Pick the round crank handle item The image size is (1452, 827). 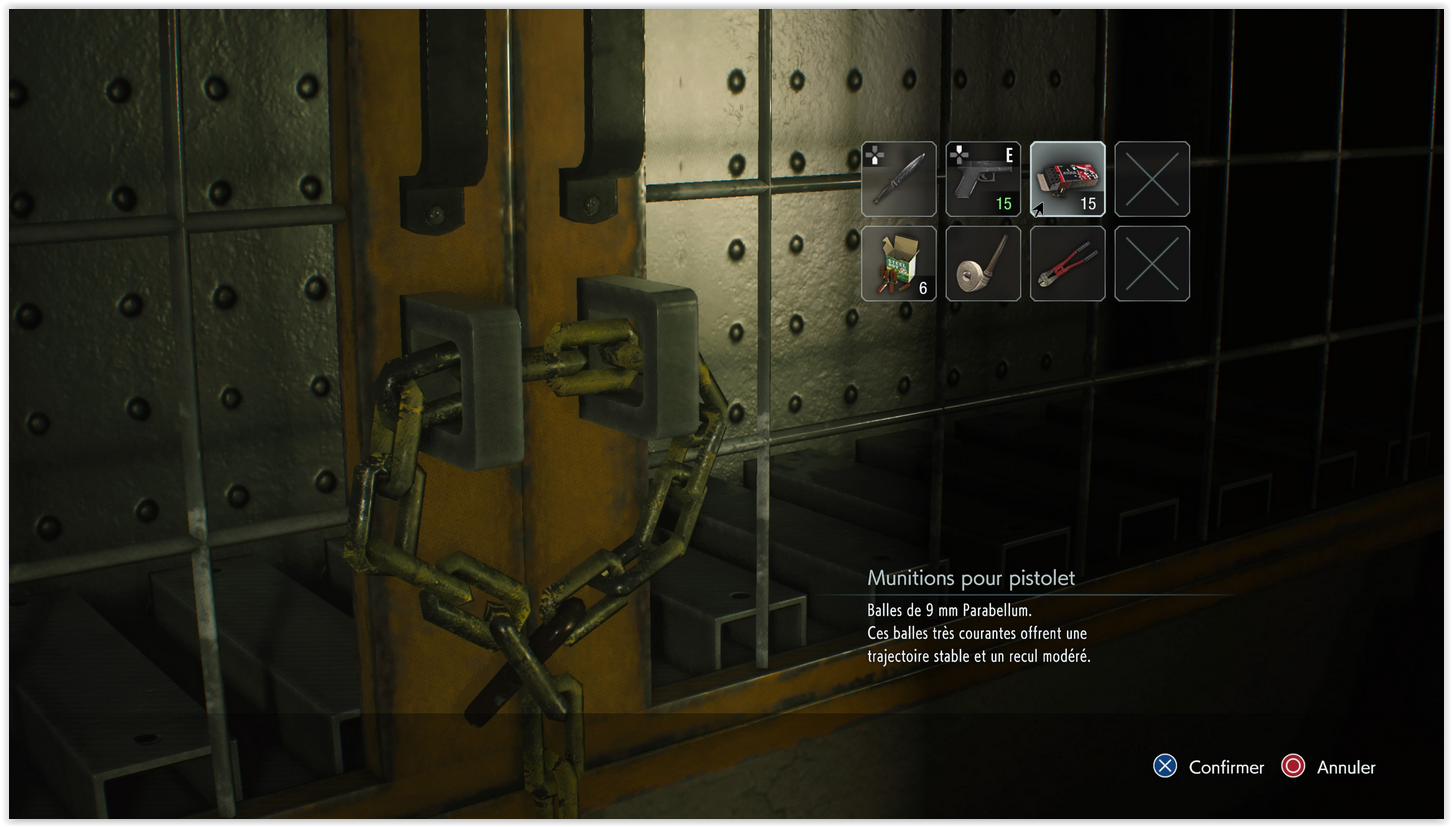983,263
